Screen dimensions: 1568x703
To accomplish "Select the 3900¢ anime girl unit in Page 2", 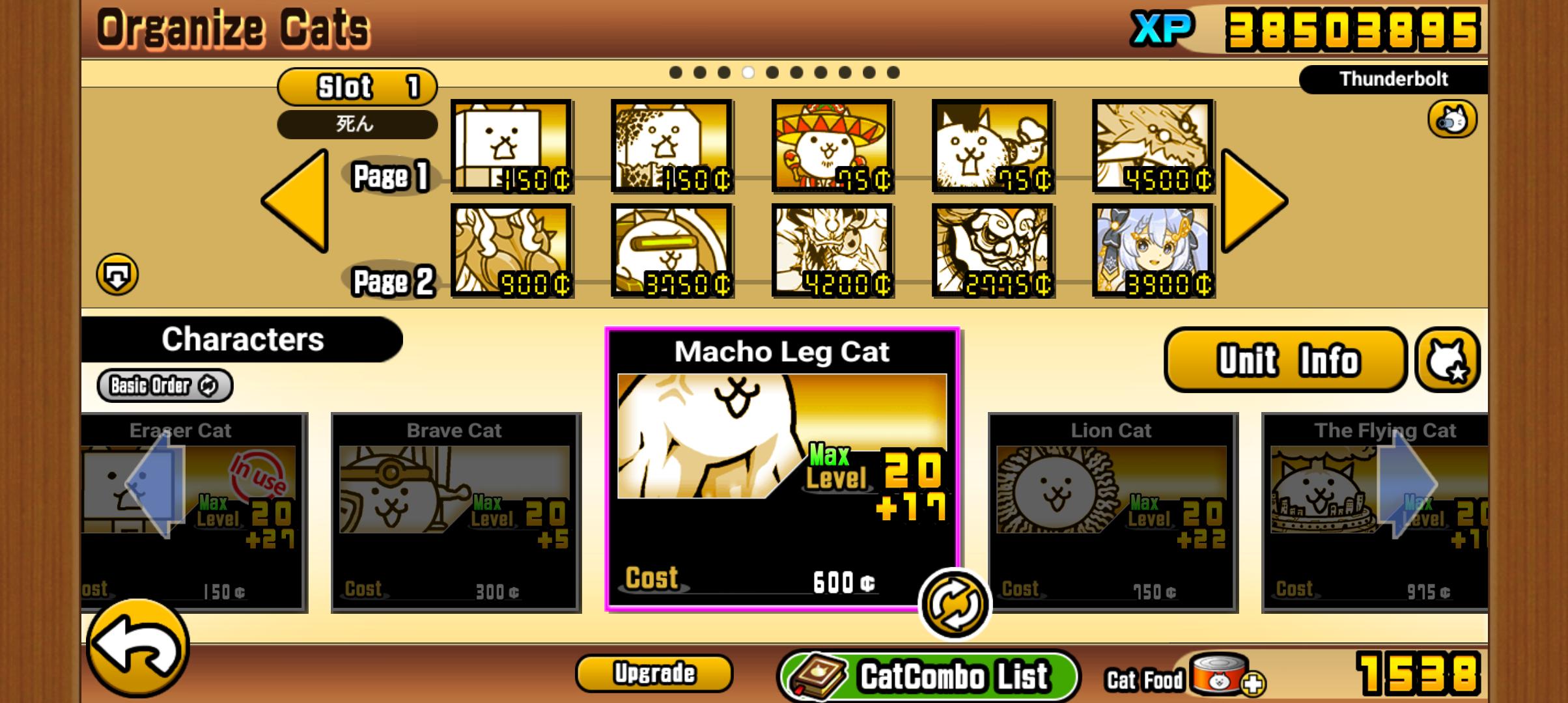I will [1153, 249].
